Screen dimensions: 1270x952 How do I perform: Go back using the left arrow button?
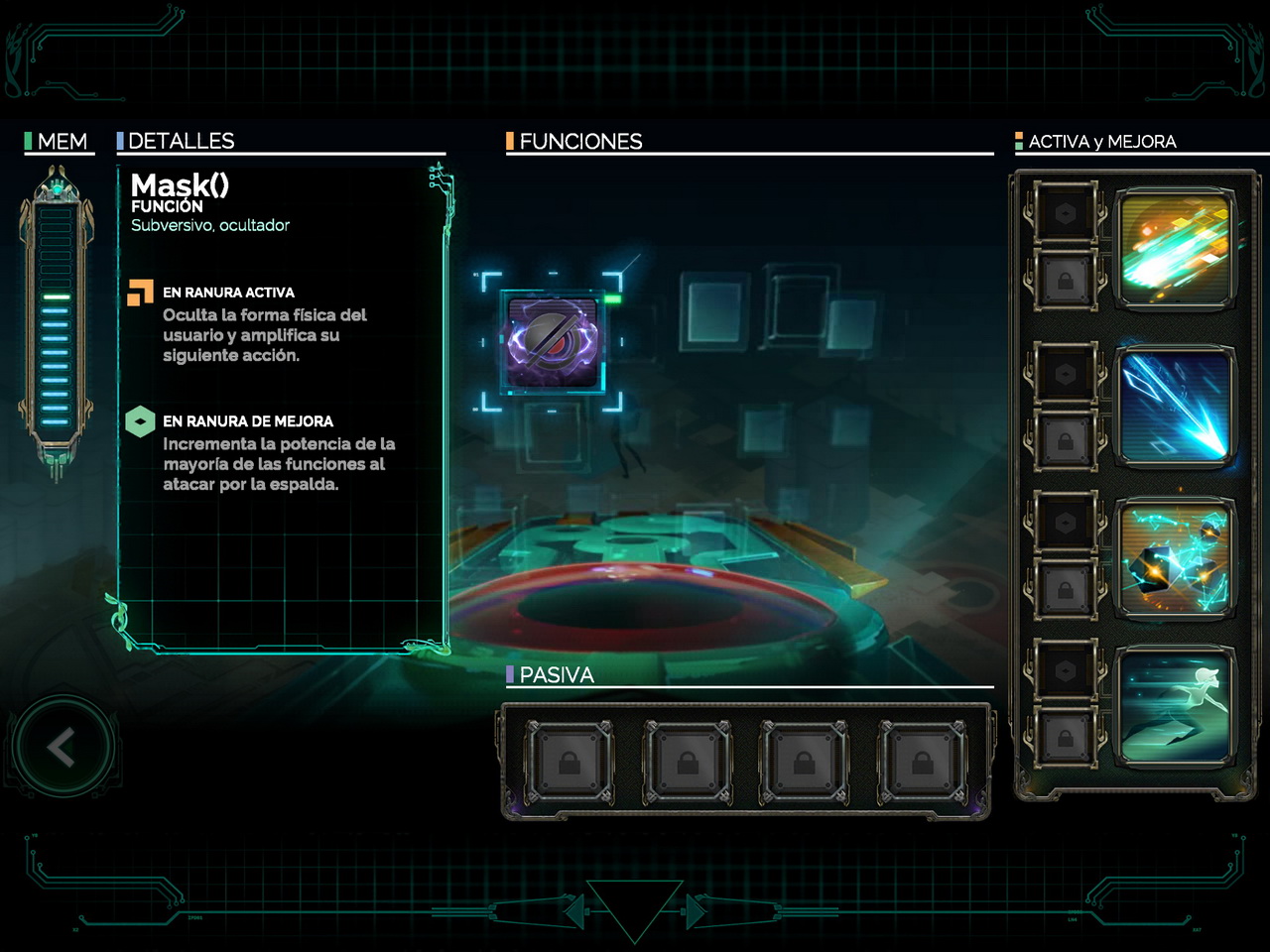click(x=62, y=748)
